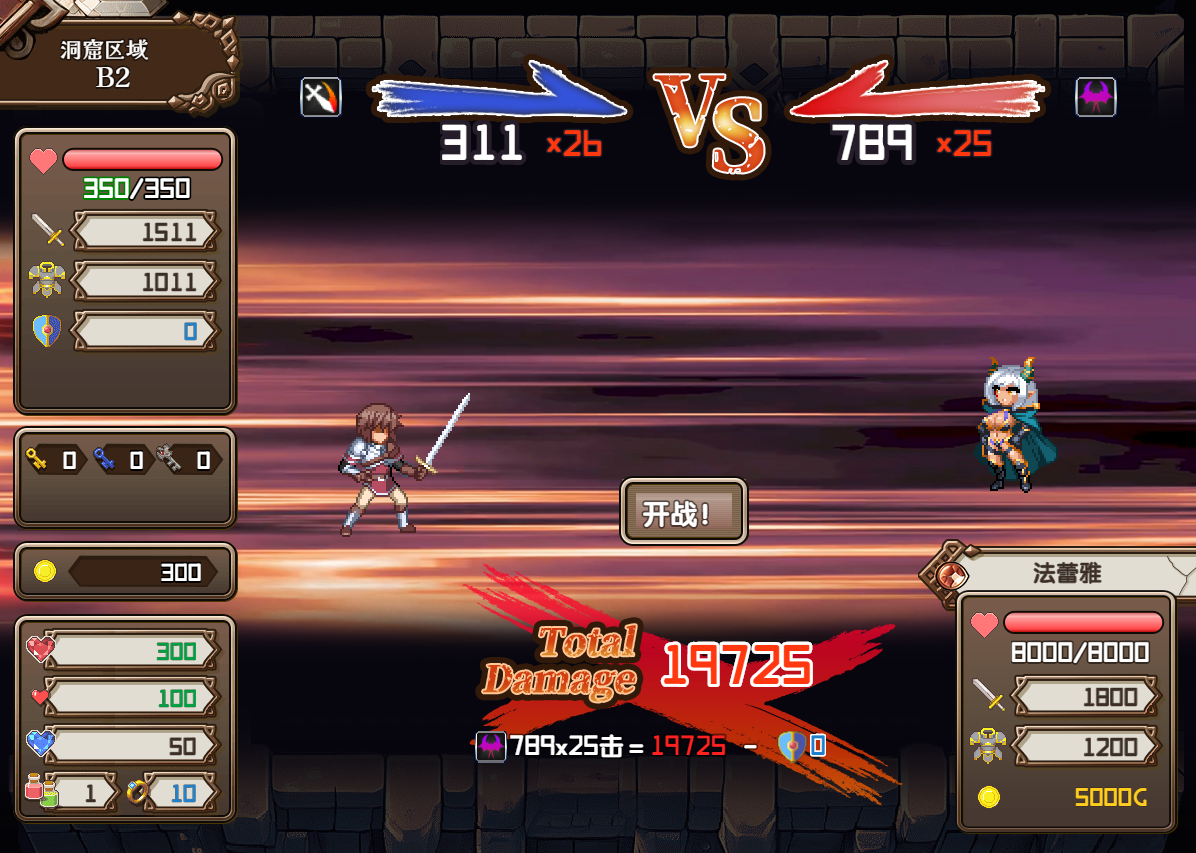The height and width of the screenshot is (853, 1196).
Task: Open the 法蕾雅 enemy name plate
Action: coord(1068,574)
